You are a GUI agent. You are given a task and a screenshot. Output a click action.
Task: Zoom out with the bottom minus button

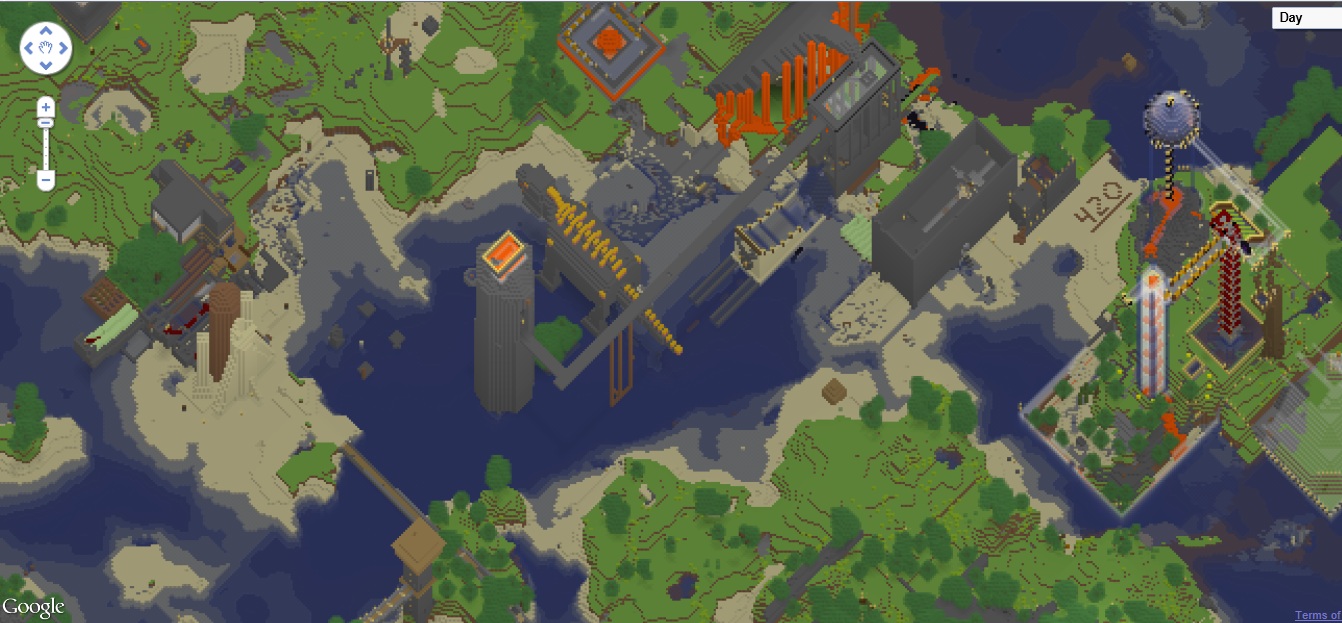[x=45, y=180]
